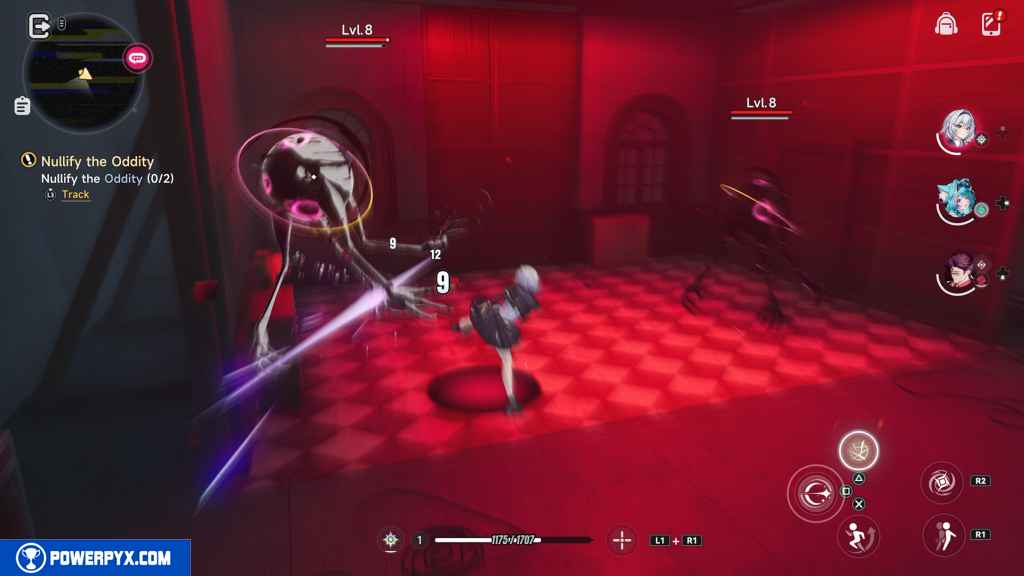Open the clipboard quest log icon
The width and height of the screenshot is (1024, 576).
22,105
